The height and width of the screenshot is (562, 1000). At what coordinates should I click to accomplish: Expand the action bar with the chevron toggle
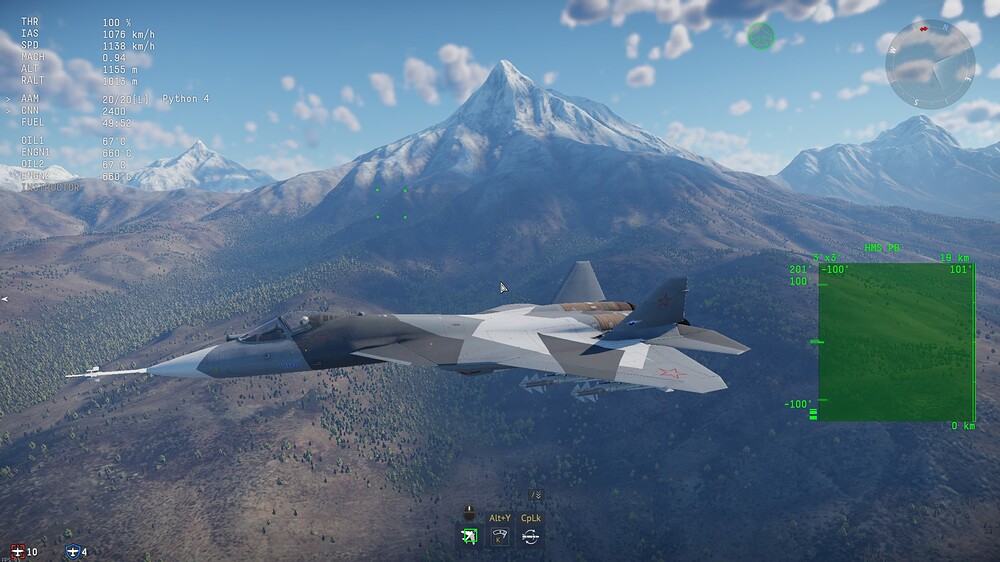pyautogui.click(x=536, y=494)
